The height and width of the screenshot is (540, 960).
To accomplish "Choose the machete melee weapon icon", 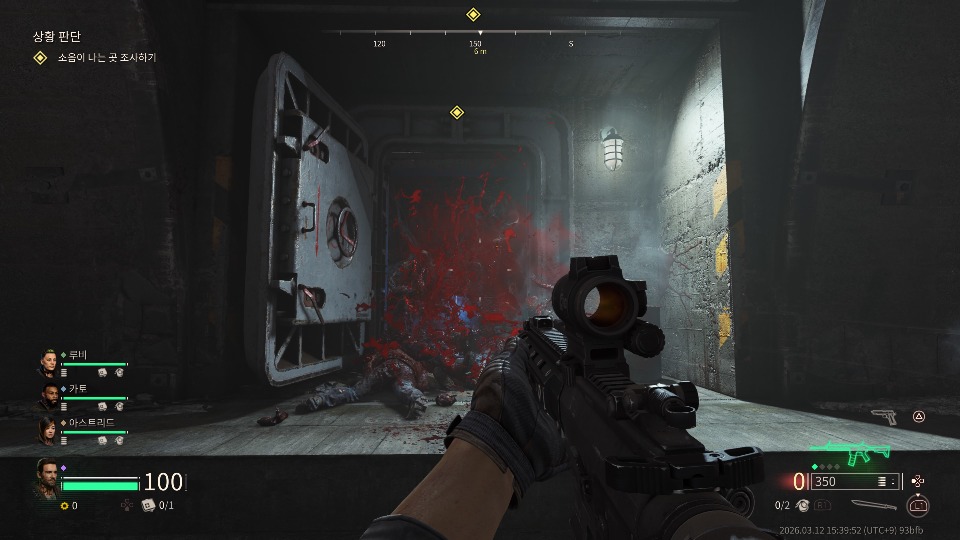I will (x=873, y=505).
